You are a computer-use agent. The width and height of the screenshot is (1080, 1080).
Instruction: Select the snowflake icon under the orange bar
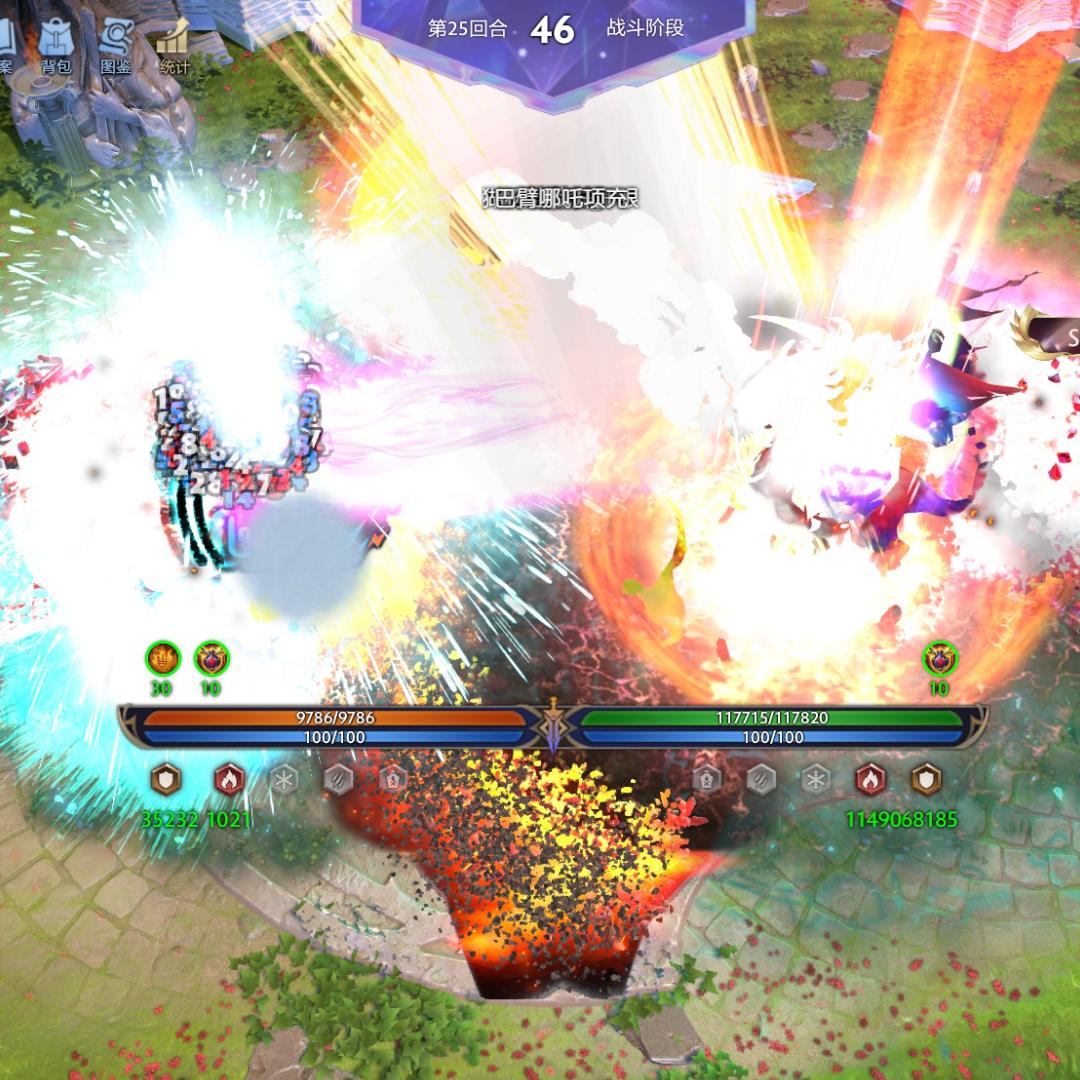tap(284, 779)
